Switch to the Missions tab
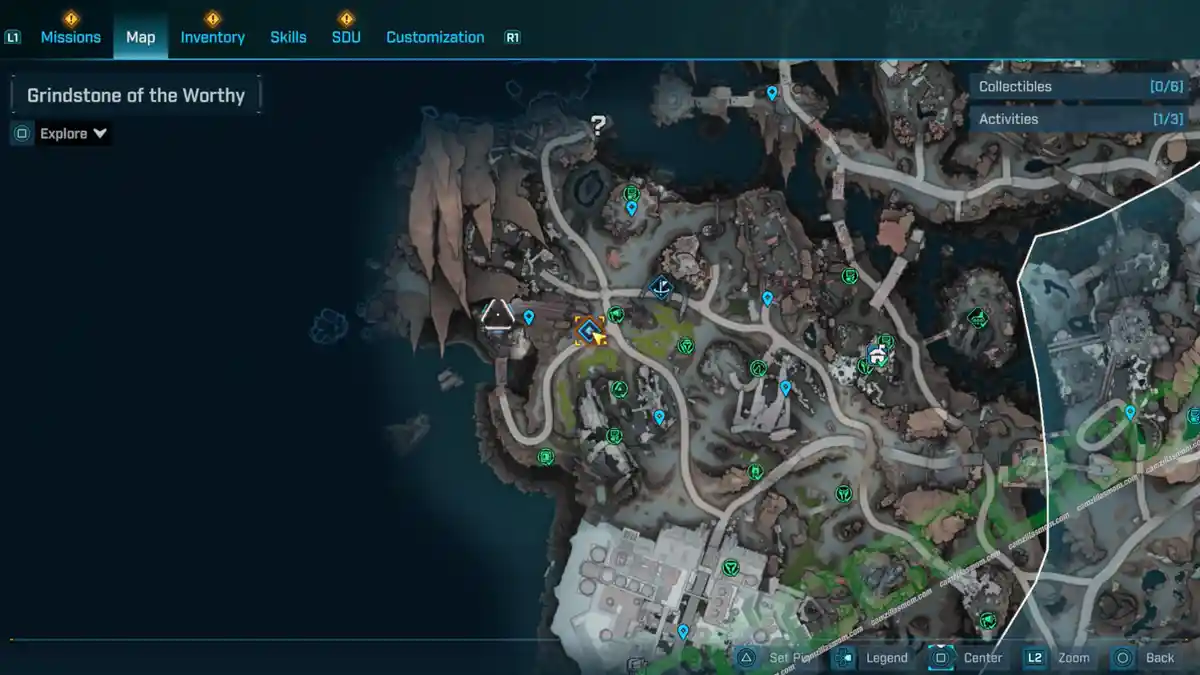The image size is (1200, 675). tap(70, 37)
